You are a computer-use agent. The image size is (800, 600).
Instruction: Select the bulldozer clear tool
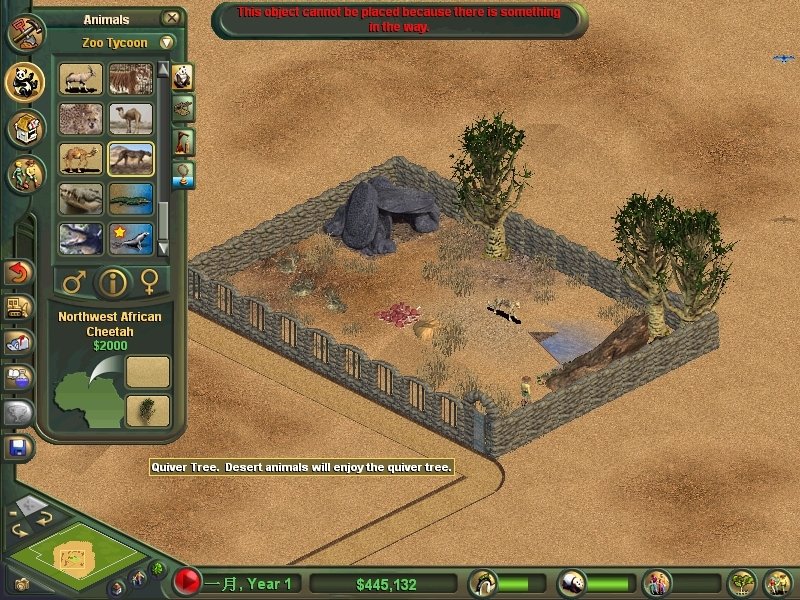tap(18, 307)
